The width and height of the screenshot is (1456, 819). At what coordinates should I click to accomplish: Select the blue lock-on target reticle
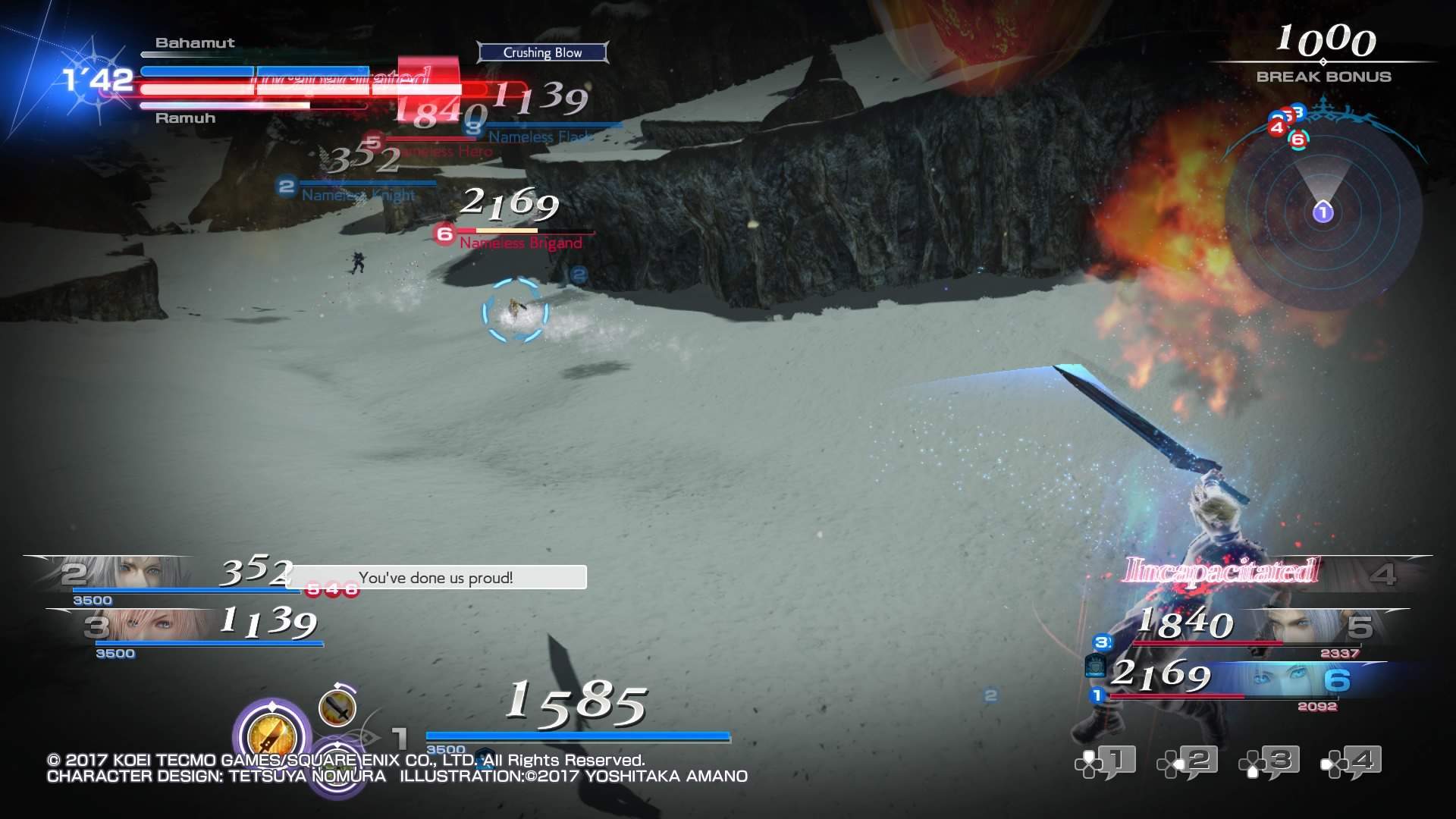pyautogui.click(x=516, y=311)
